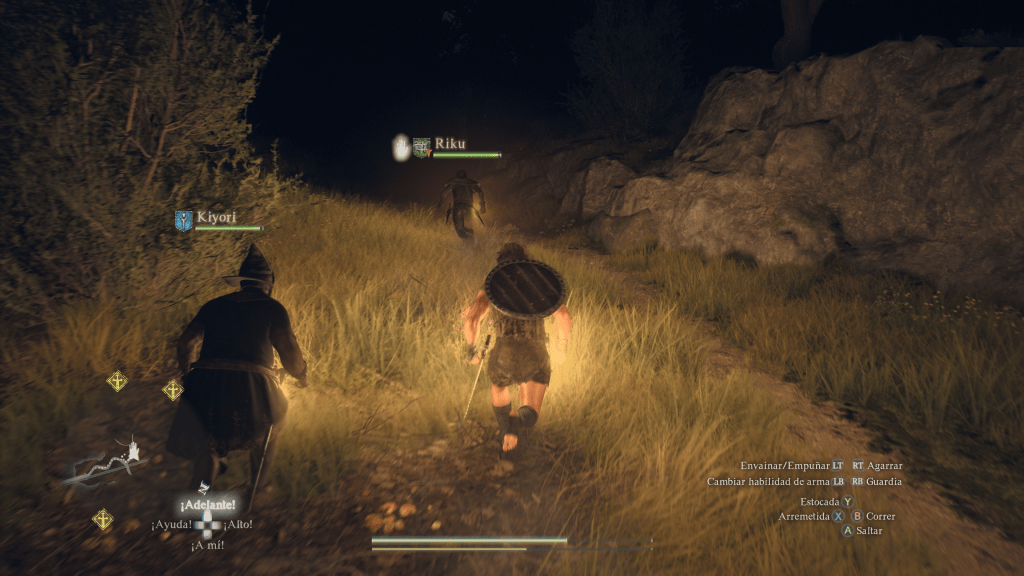The height and width of the screenshot is (576, 1024).
Task: Select the pawn name label Riku
Action: pos(450,143)
